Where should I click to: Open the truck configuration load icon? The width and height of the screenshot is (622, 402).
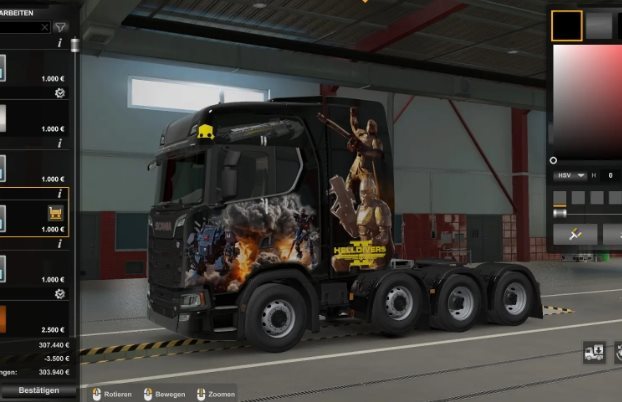pos(594,352)
